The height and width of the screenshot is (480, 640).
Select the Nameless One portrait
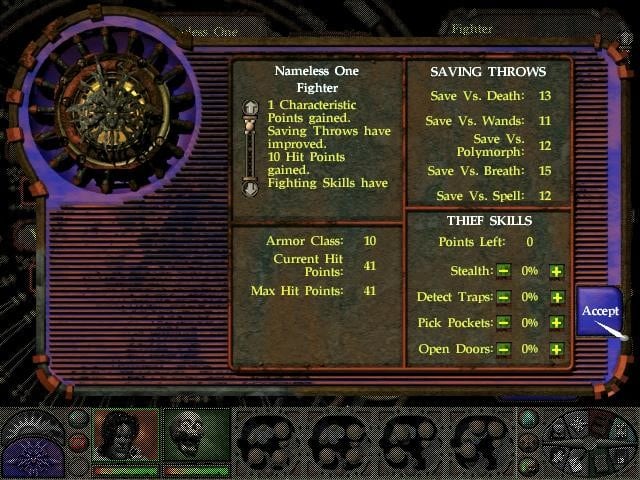pos(125,436)
